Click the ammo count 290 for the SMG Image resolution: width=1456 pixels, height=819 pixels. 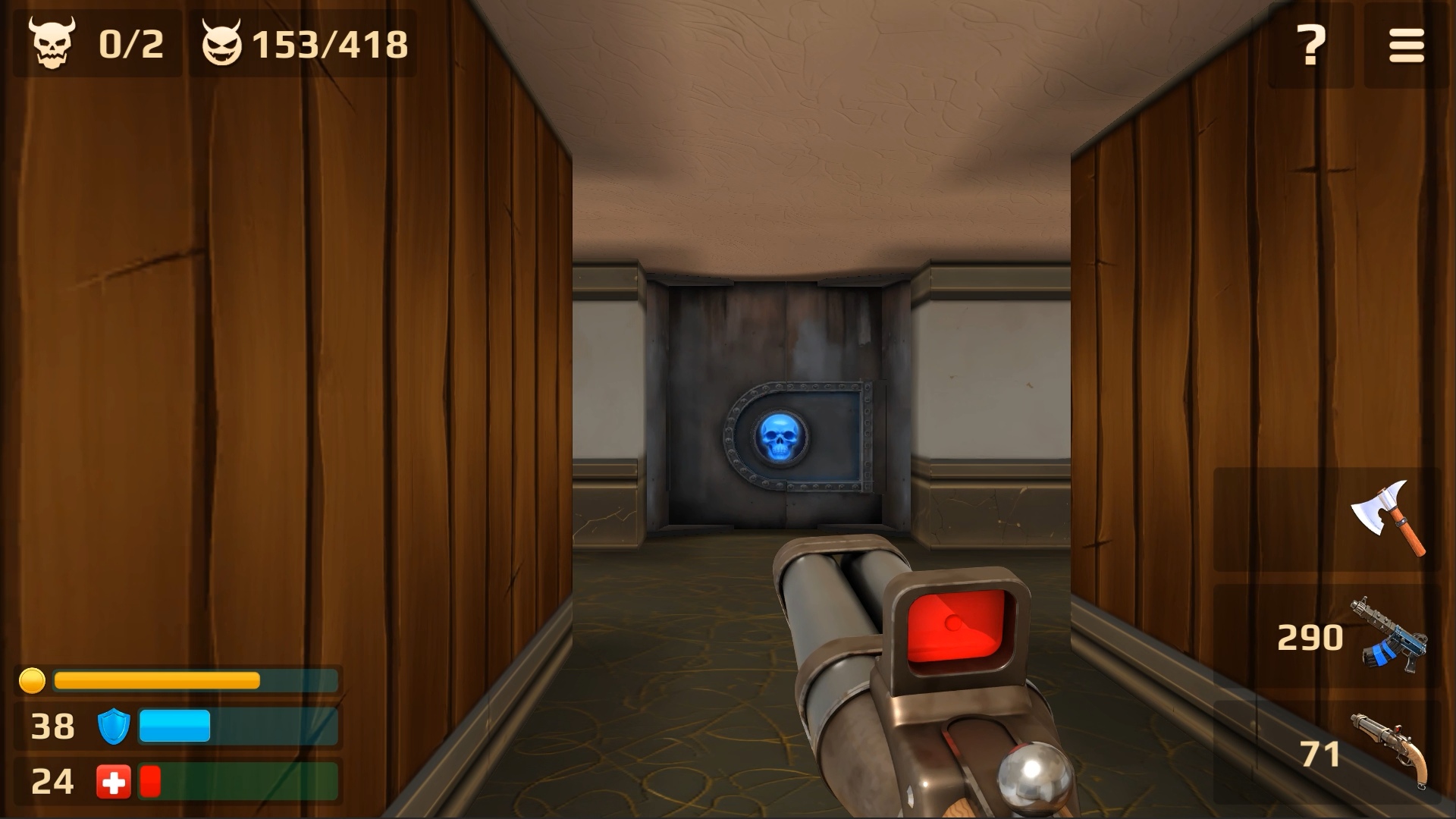(1311, 635)
